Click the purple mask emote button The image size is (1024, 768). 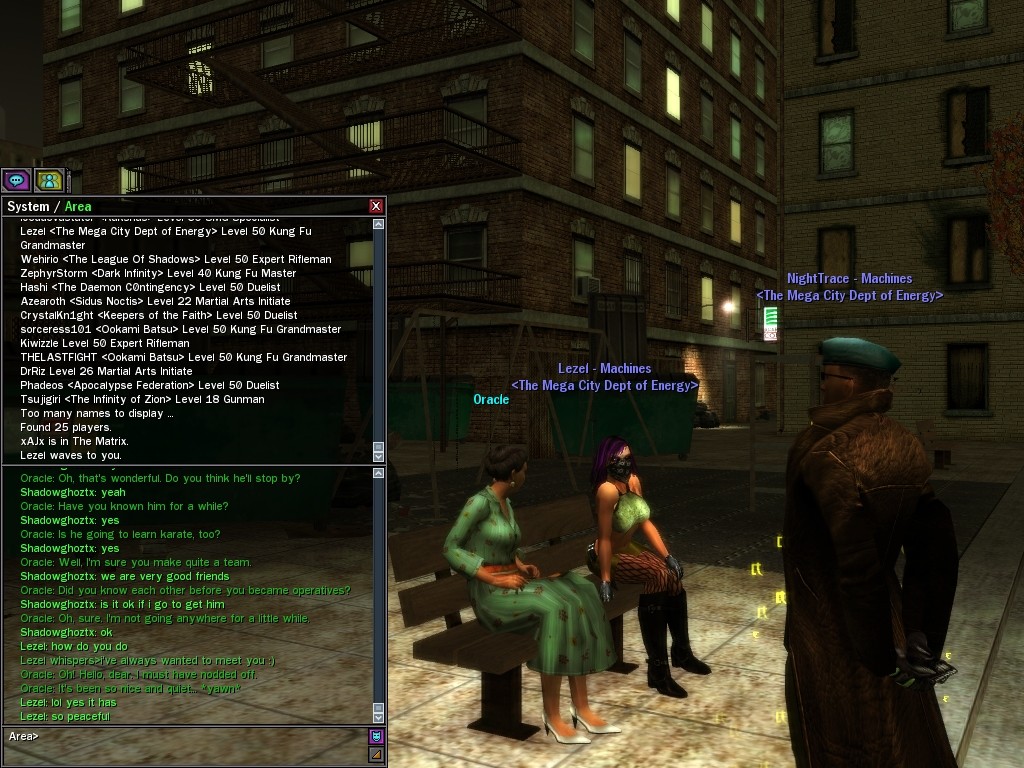coord(376,736)
